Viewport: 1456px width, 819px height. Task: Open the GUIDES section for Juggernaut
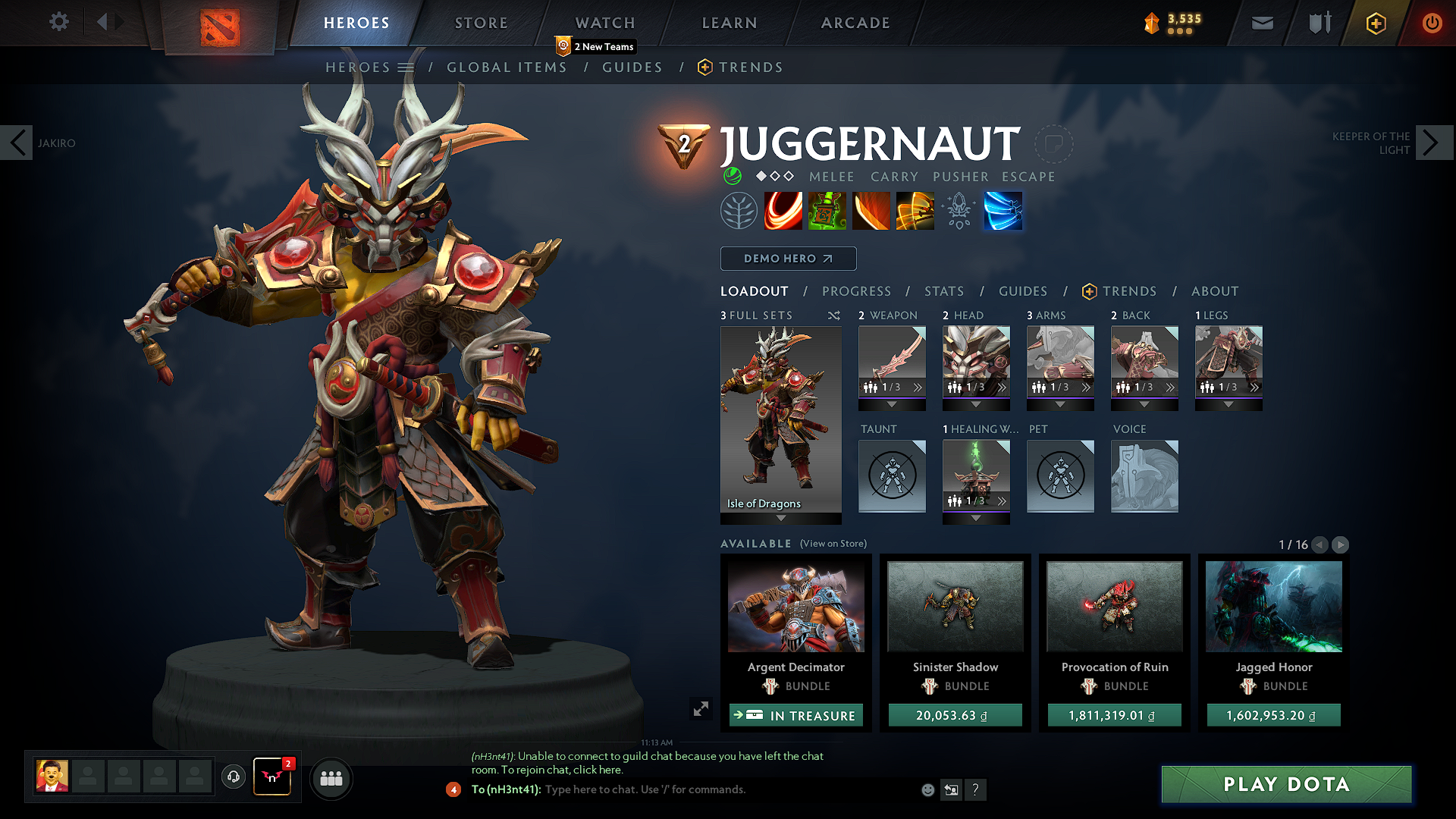pyautogui.click(x=1023, y=291)
